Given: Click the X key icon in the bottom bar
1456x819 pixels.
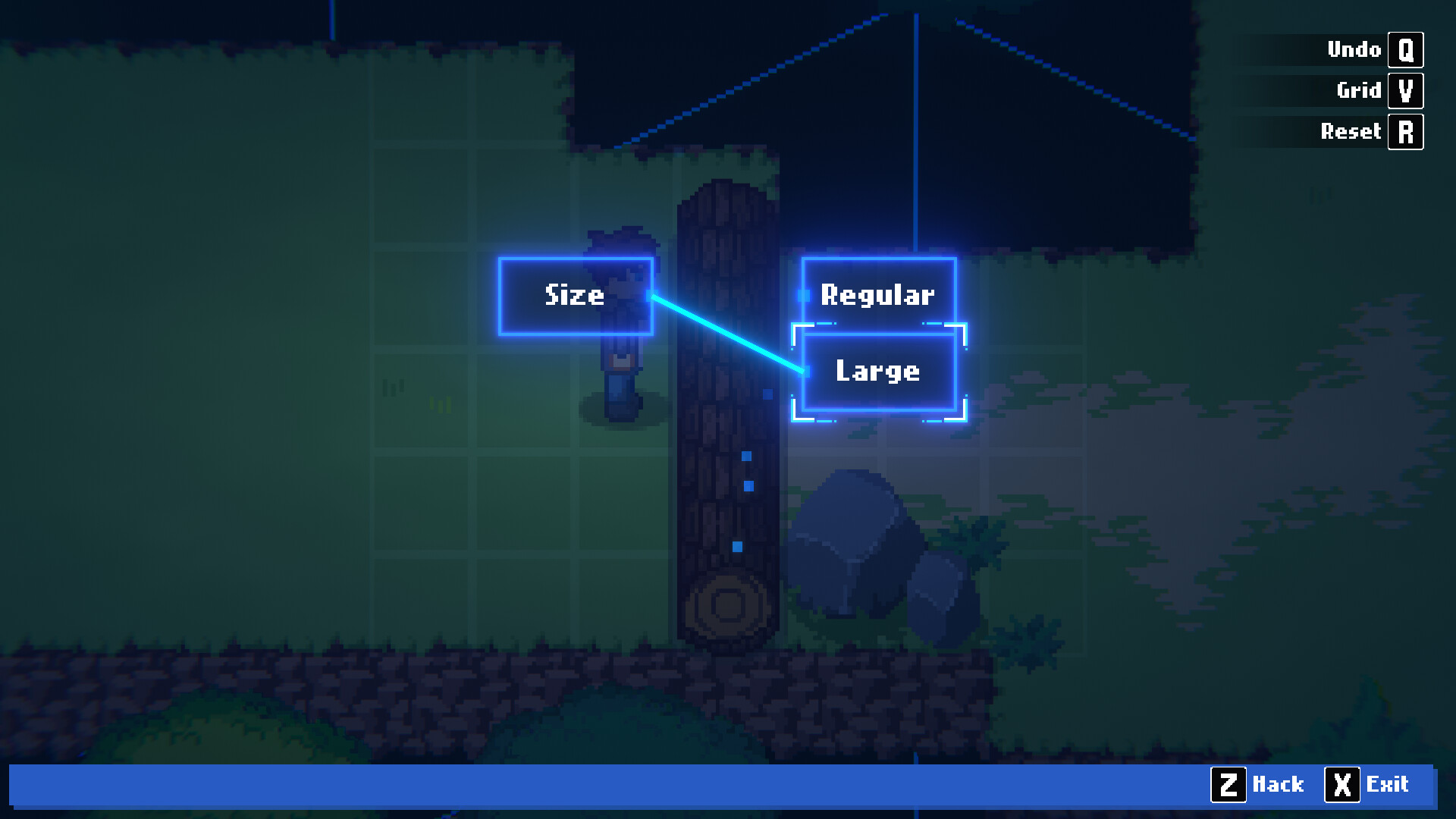Looking at the screenshot, I should [1343, 785].
